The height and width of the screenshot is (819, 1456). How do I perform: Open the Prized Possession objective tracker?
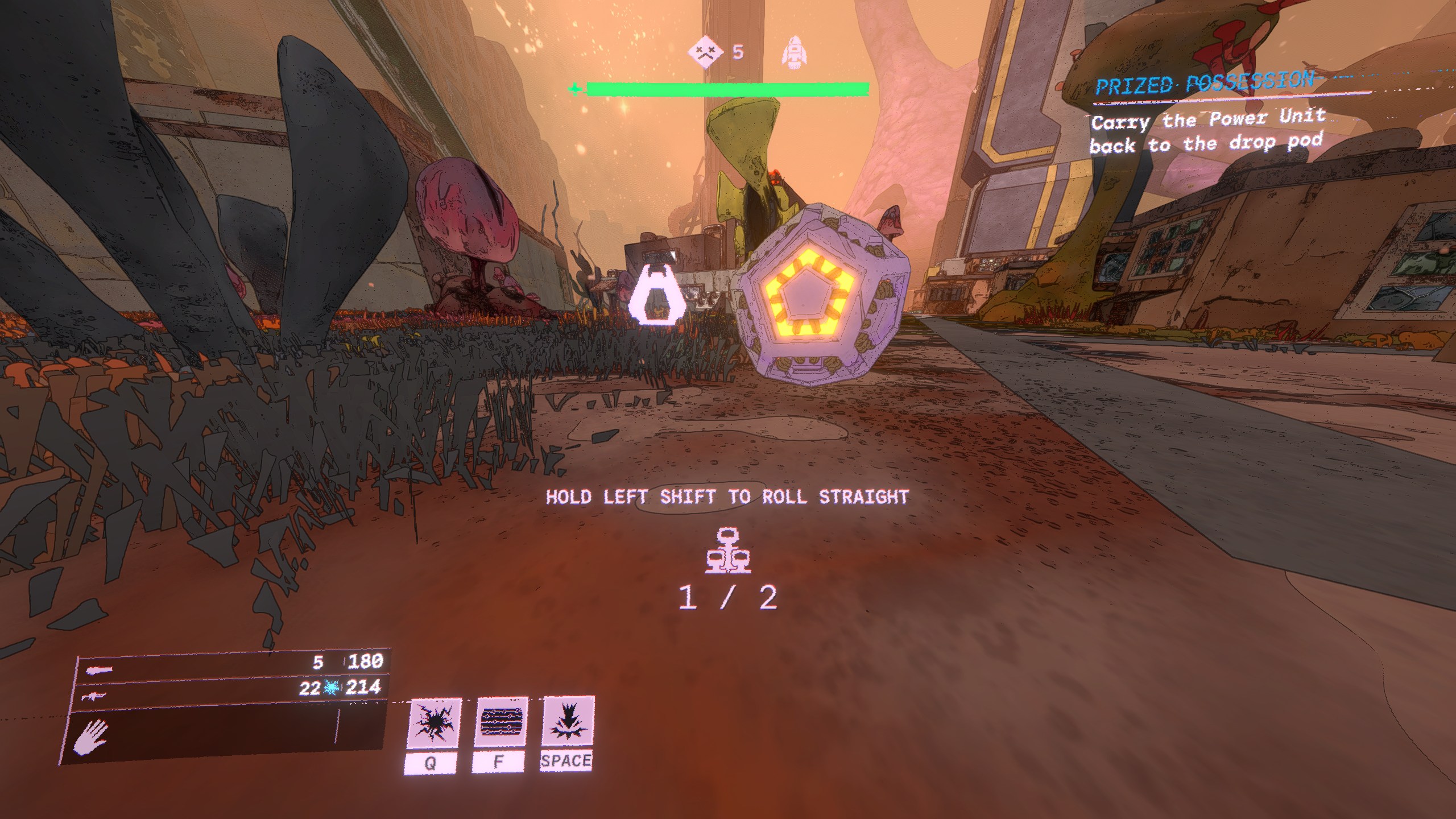1203,85
